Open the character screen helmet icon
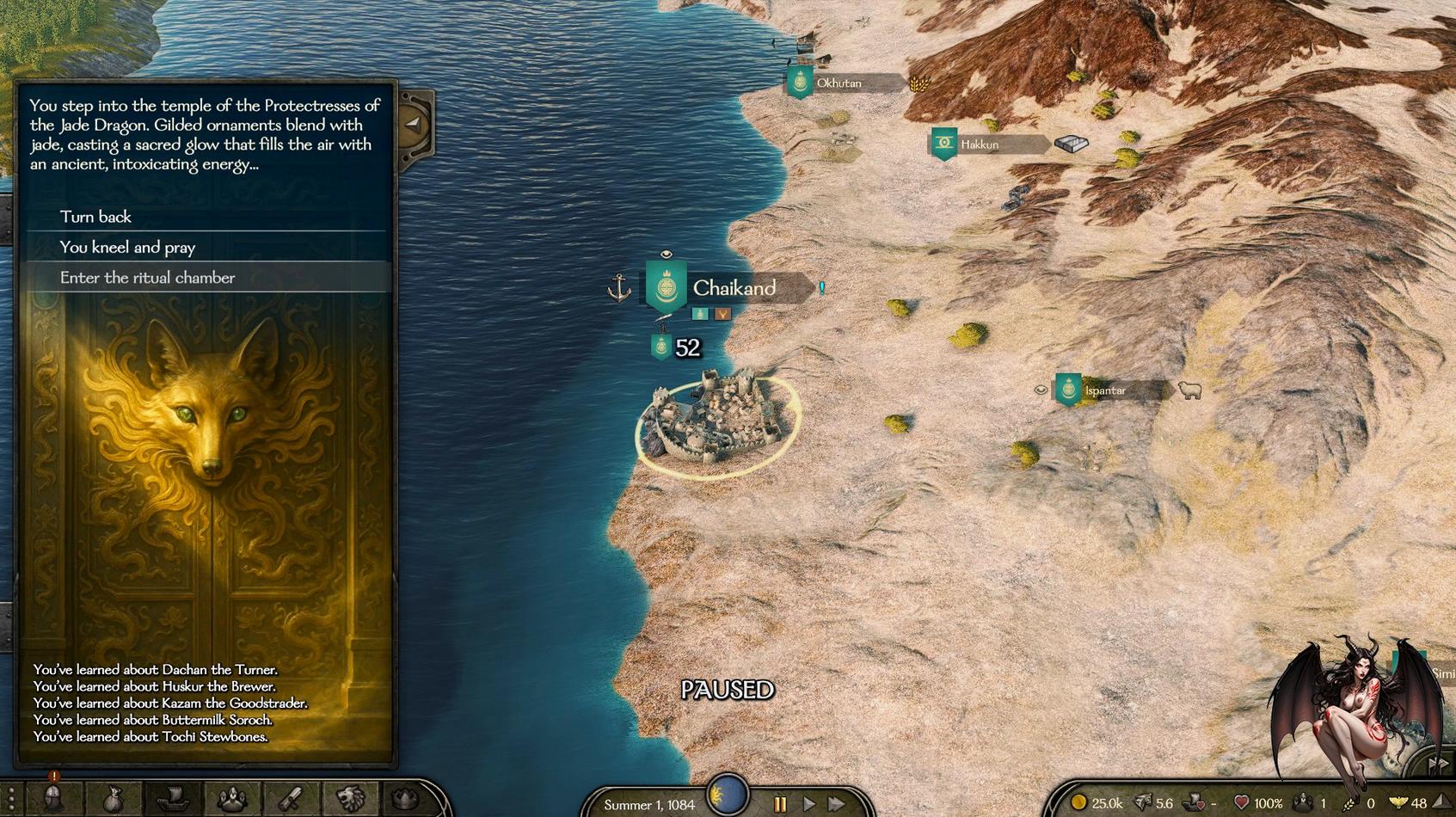The height and width of the screenshot is (817, 1456). pyautogui.click(x=52, y=800)
